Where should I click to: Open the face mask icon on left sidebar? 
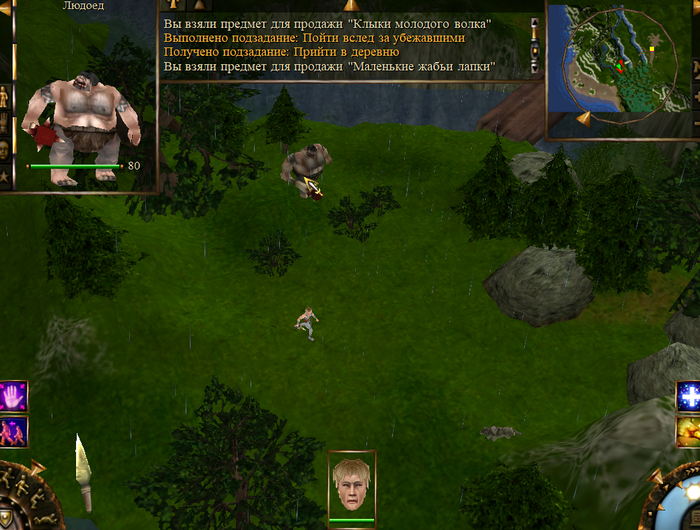(x=5, y=148)
